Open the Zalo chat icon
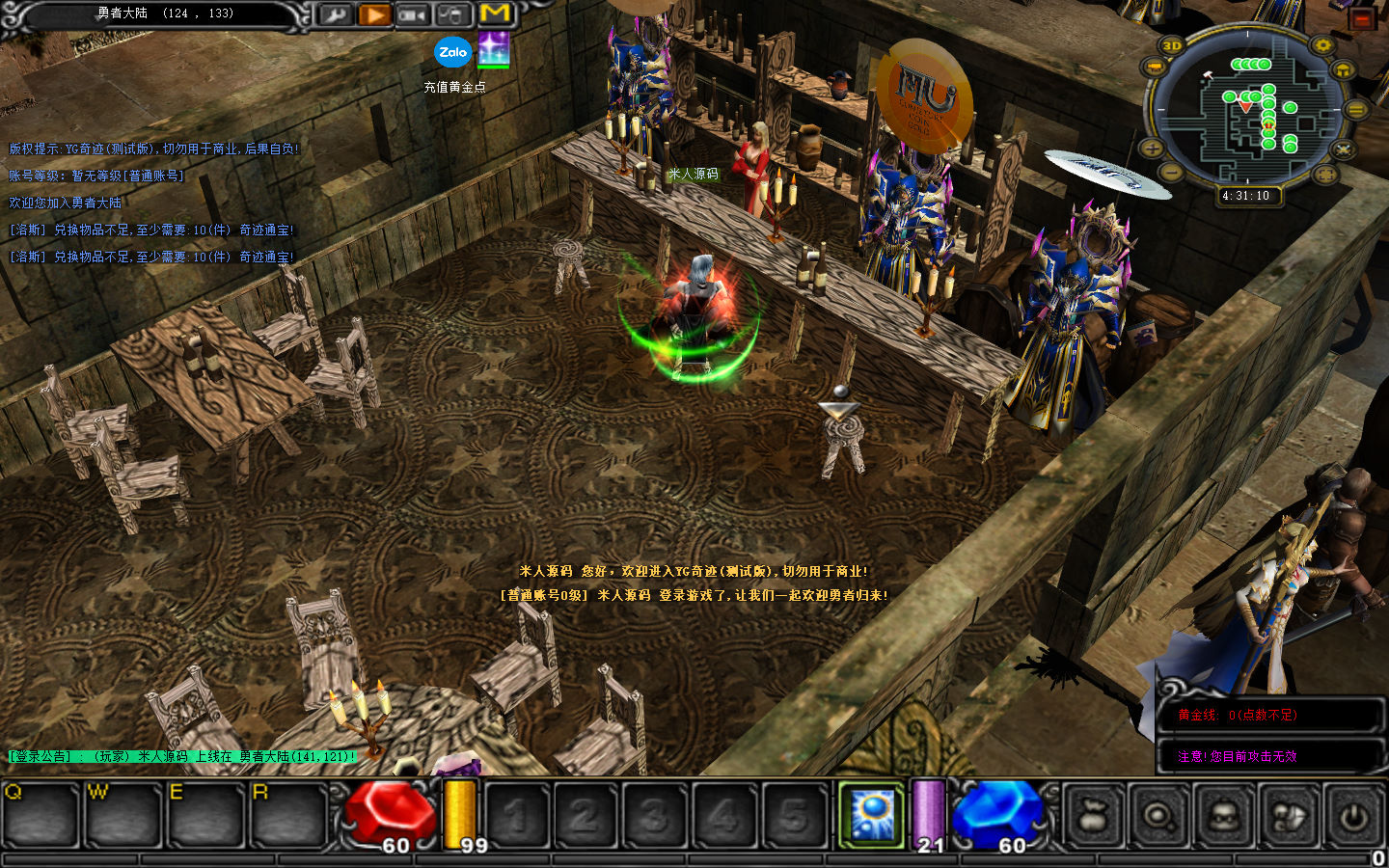The image size is (1389, 868). click(452, 52)
